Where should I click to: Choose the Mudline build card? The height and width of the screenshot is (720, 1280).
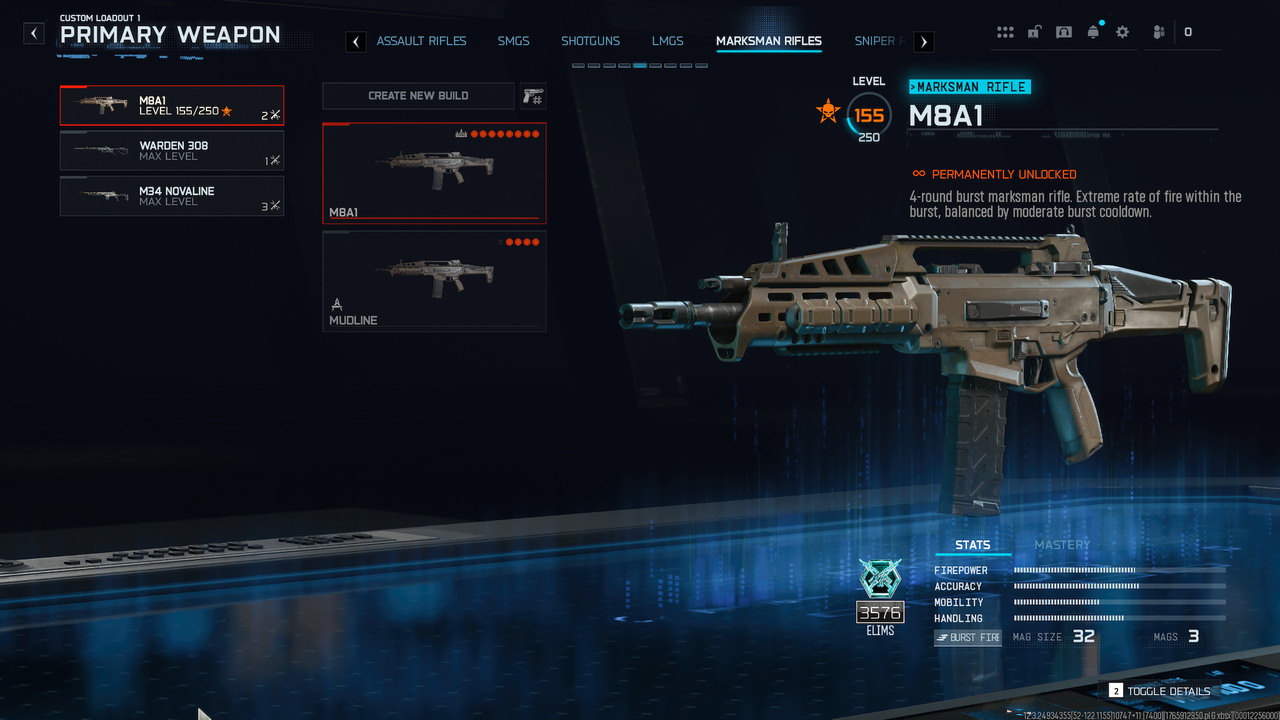coord(434,281)
